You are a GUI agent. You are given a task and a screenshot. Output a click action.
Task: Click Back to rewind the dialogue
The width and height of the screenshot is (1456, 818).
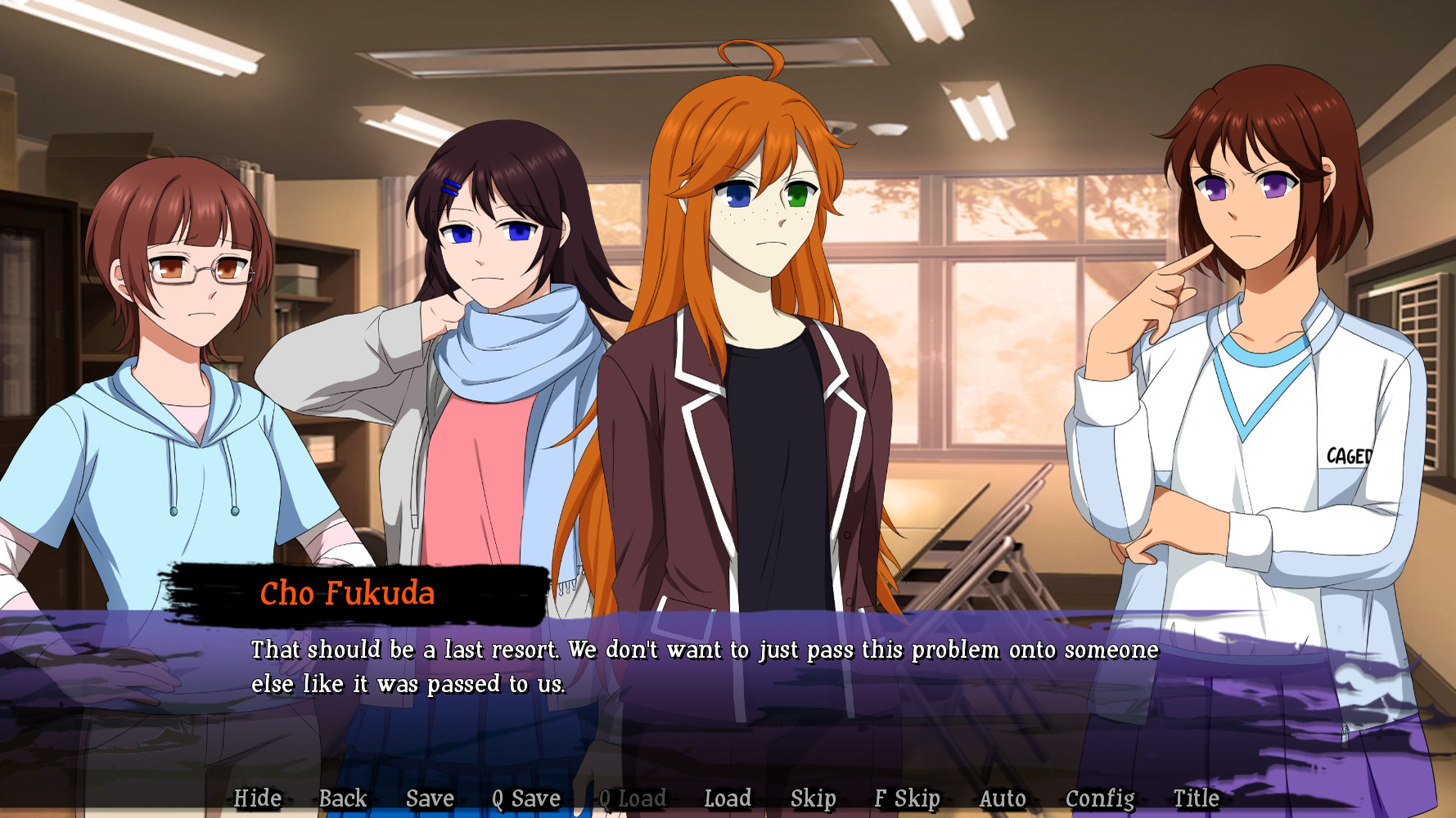[x=343, y=798]
